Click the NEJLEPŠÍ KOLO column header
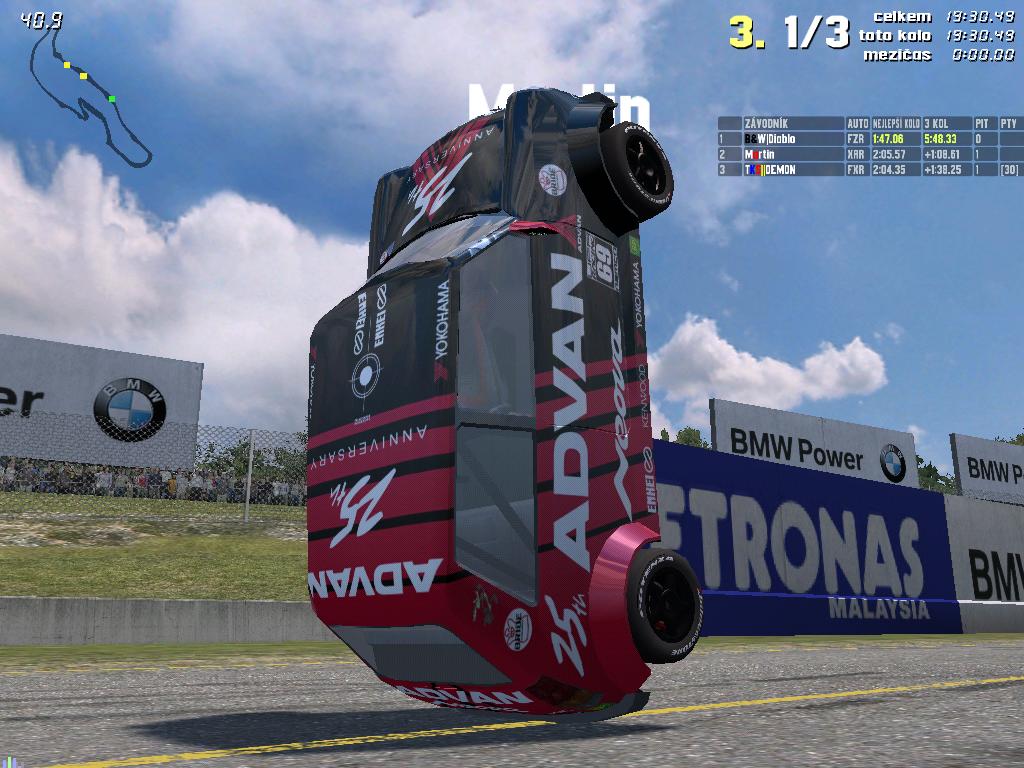 click(897, 124)
